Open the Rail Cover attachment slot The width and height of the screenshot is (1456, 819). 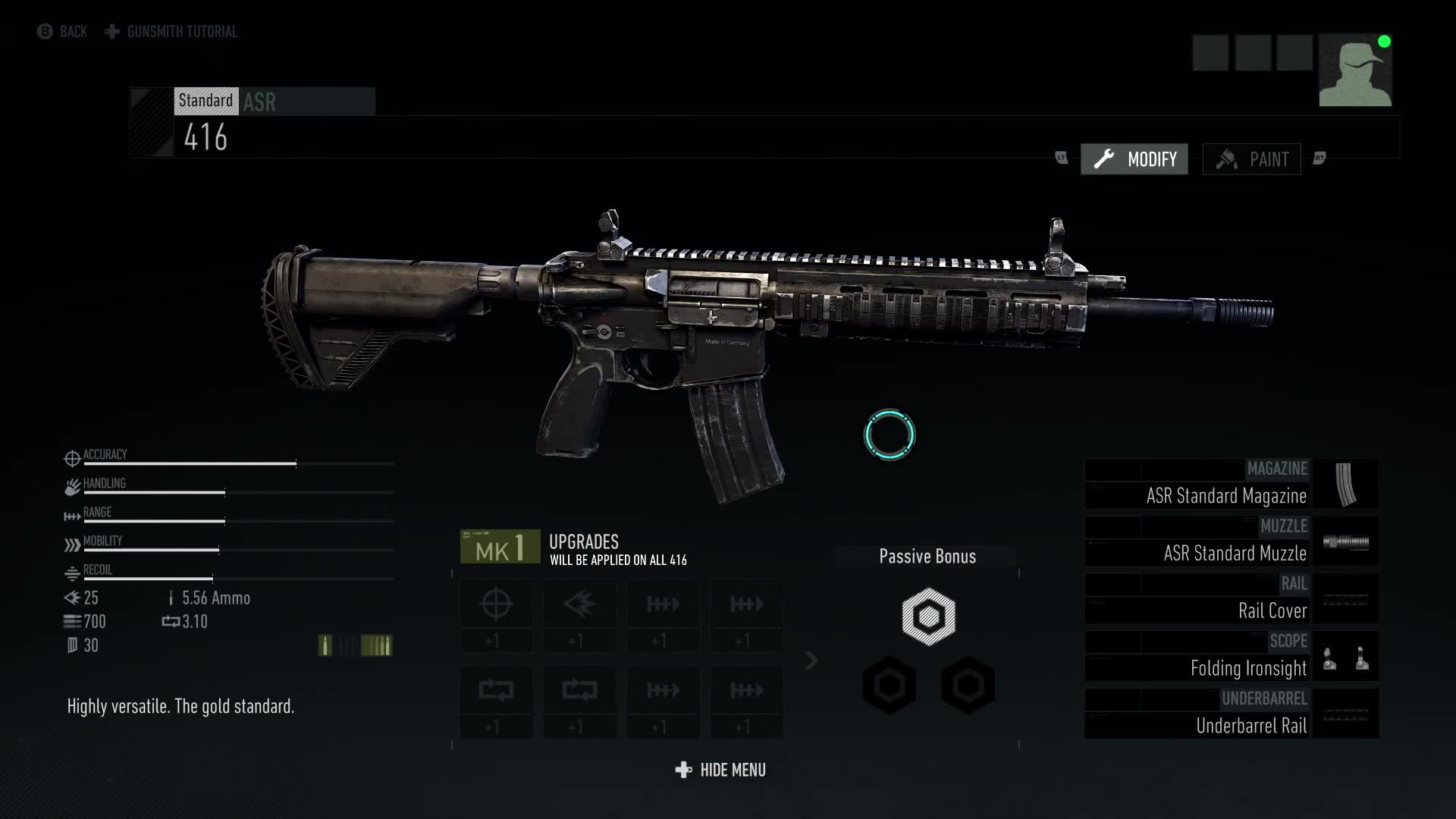1231,600
